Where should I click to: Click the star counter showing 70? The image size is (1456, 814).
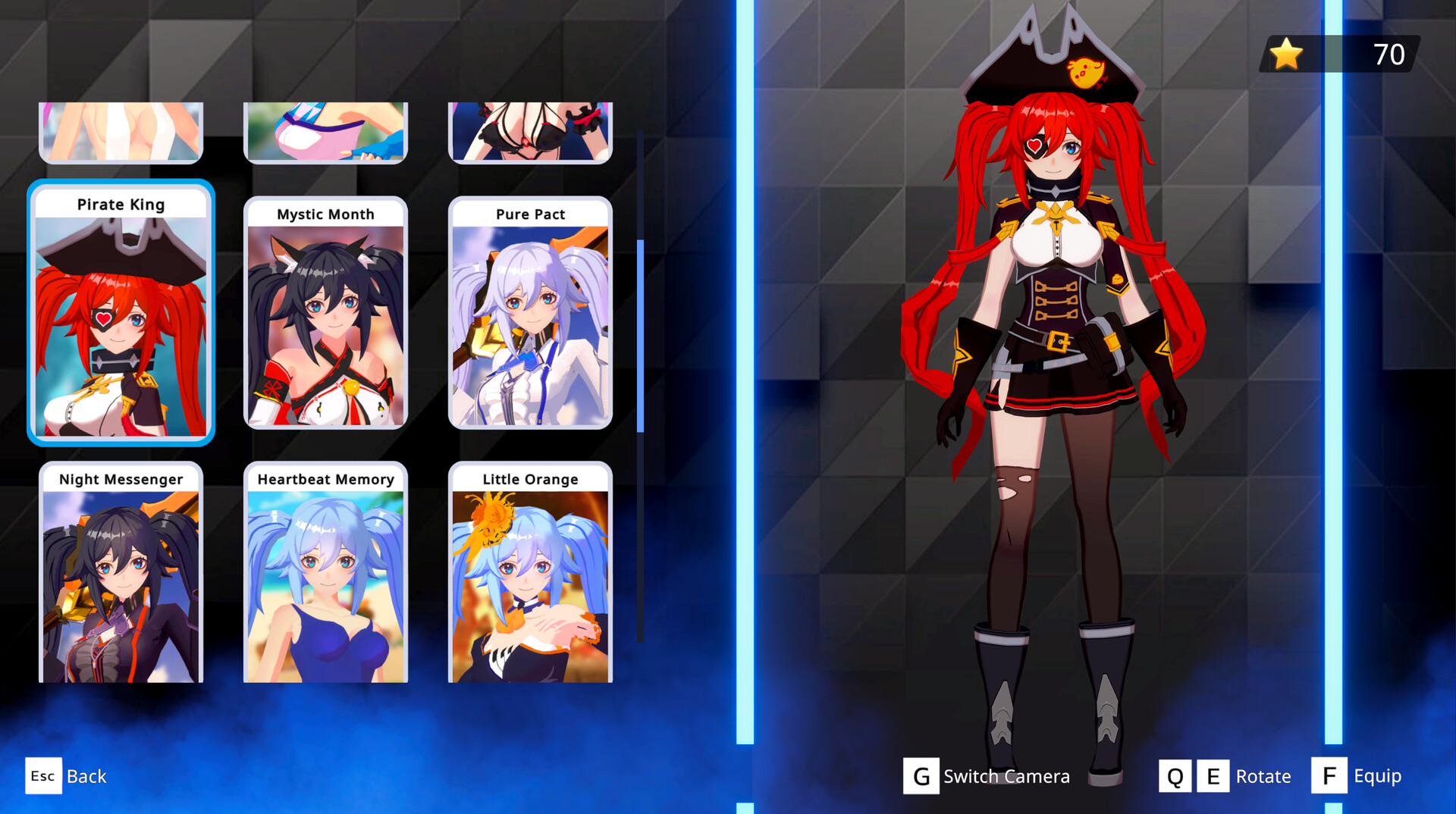coord(1387,54)
